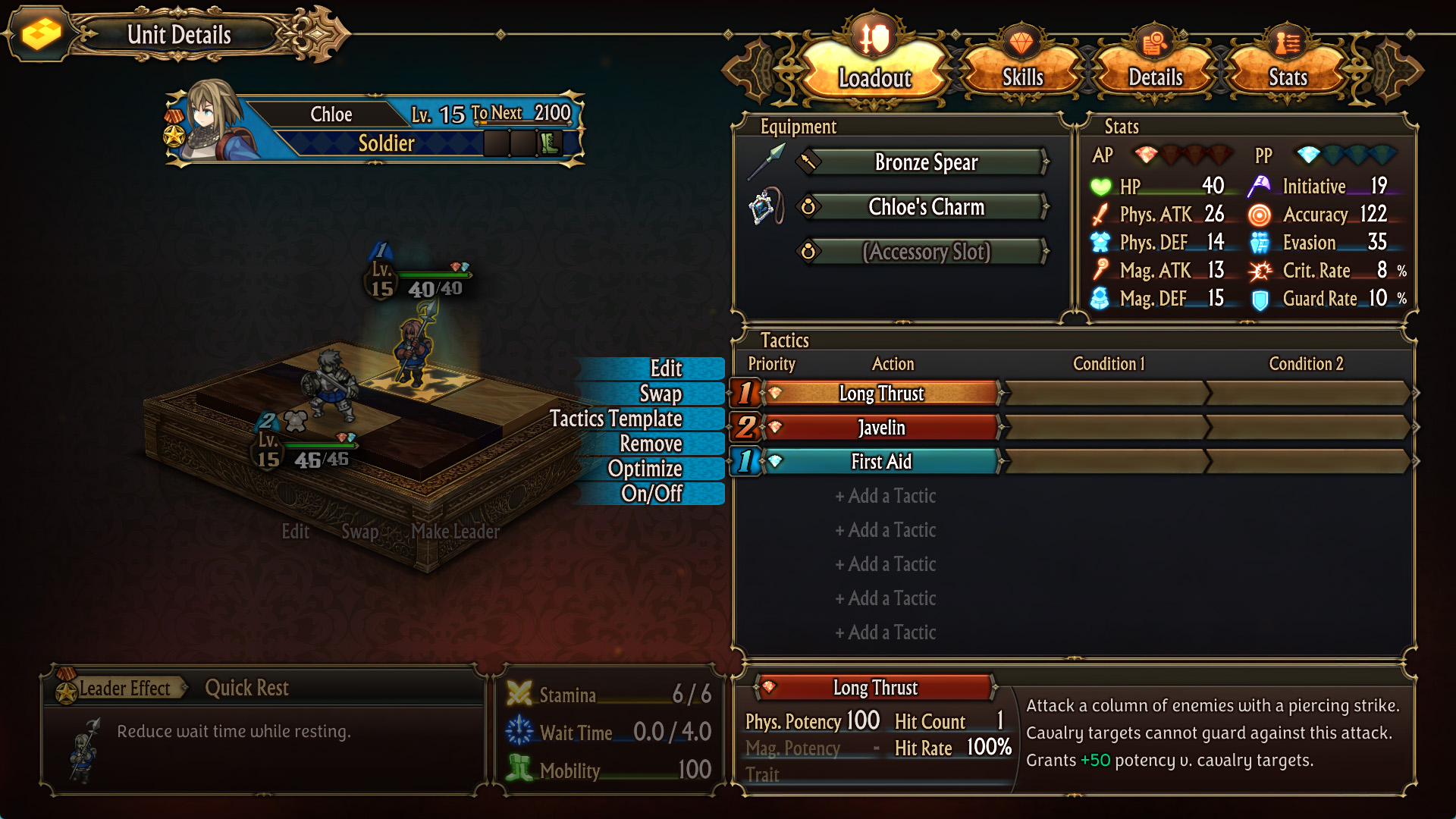Open the Tactics Template option
The width and height of the screenshot is (1456, 819).
pos(616,419)
